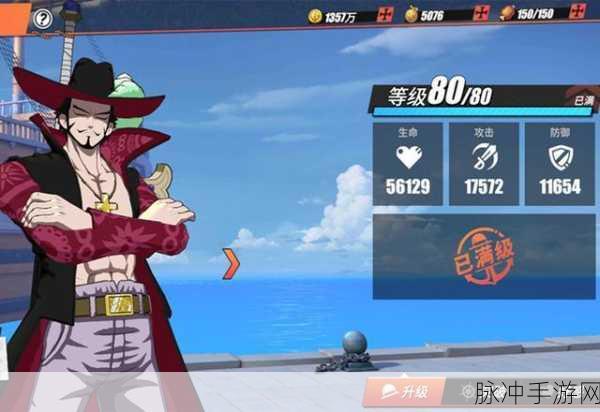Click the orange arrow beside the character

pyautogui.click(x=231, y=263)
